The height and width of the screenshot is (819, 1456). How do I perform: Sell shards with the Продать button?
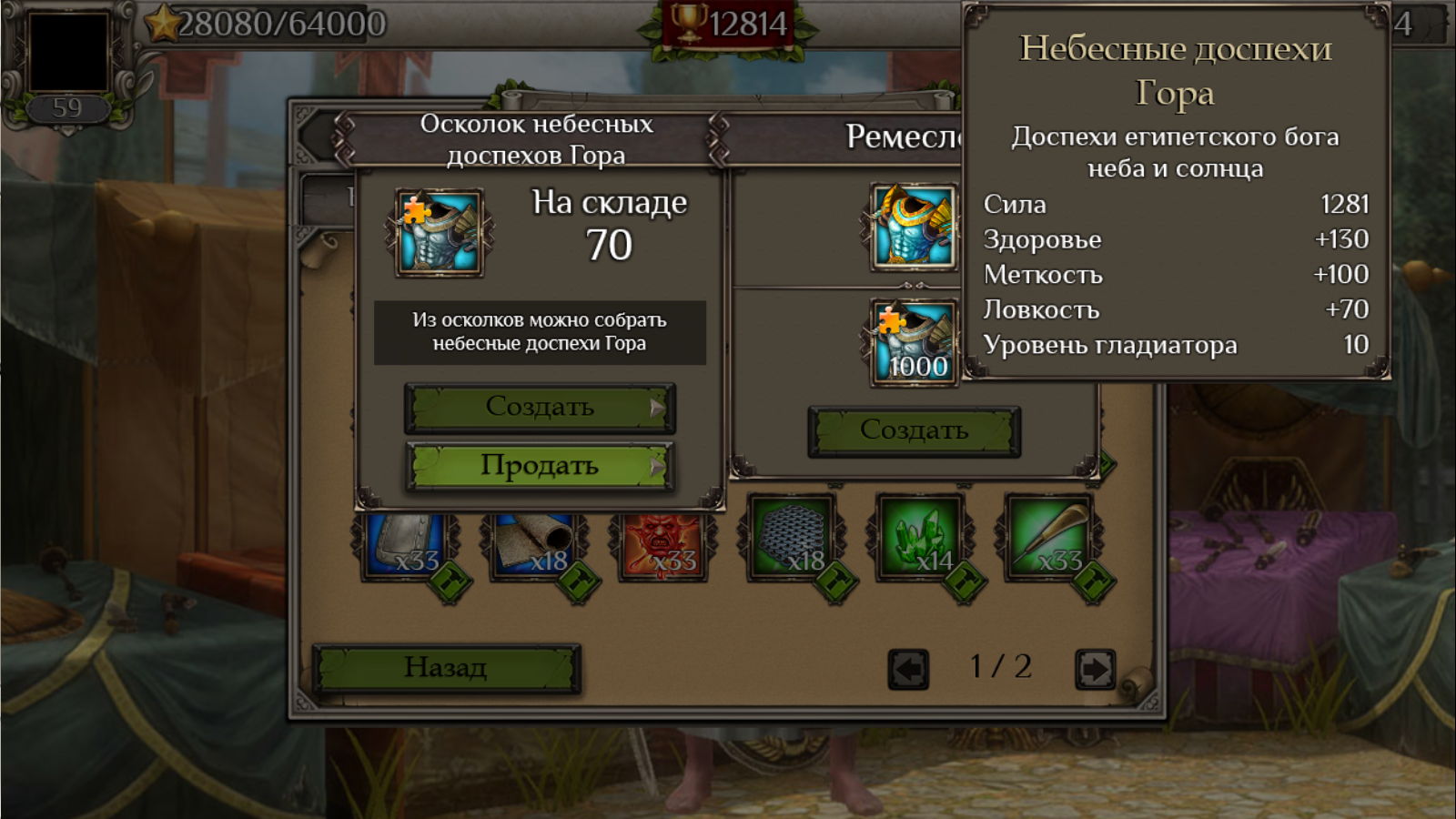click(x=539, y=466)
